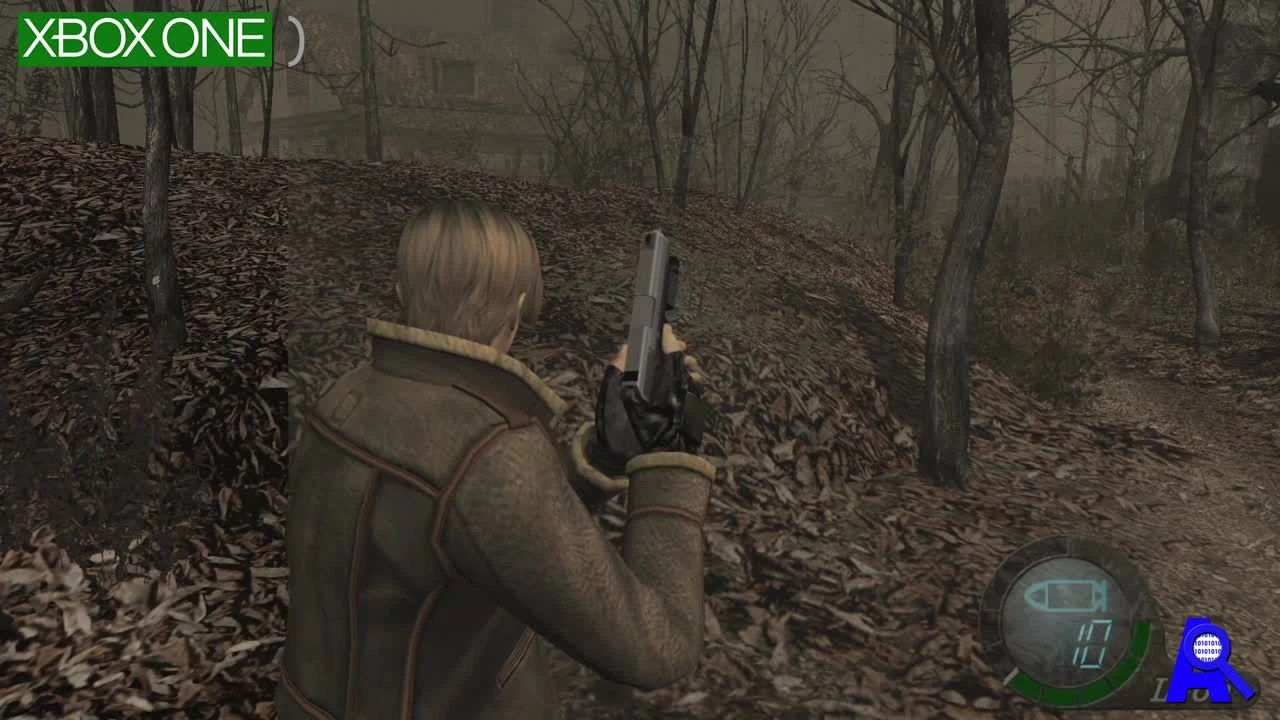Click the magnifying glass lens with binary digits
The height and width of the screenshot is (720, 1280).
[1207, 647]
